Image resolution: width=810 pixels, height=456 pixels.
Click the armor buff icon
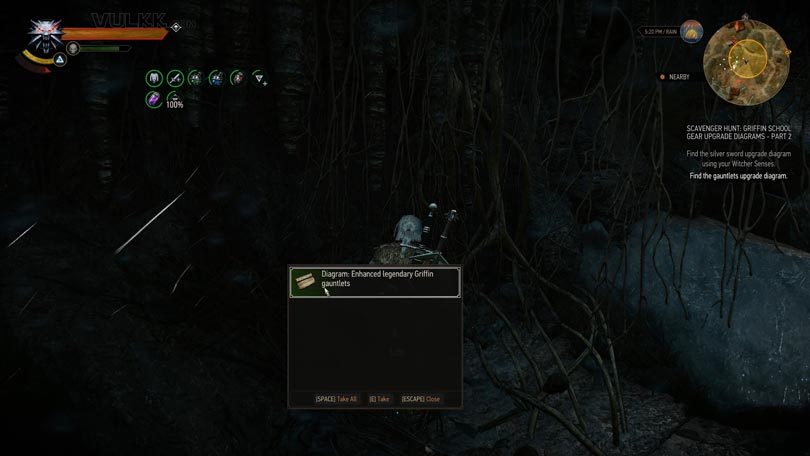[x=154, y=78]
